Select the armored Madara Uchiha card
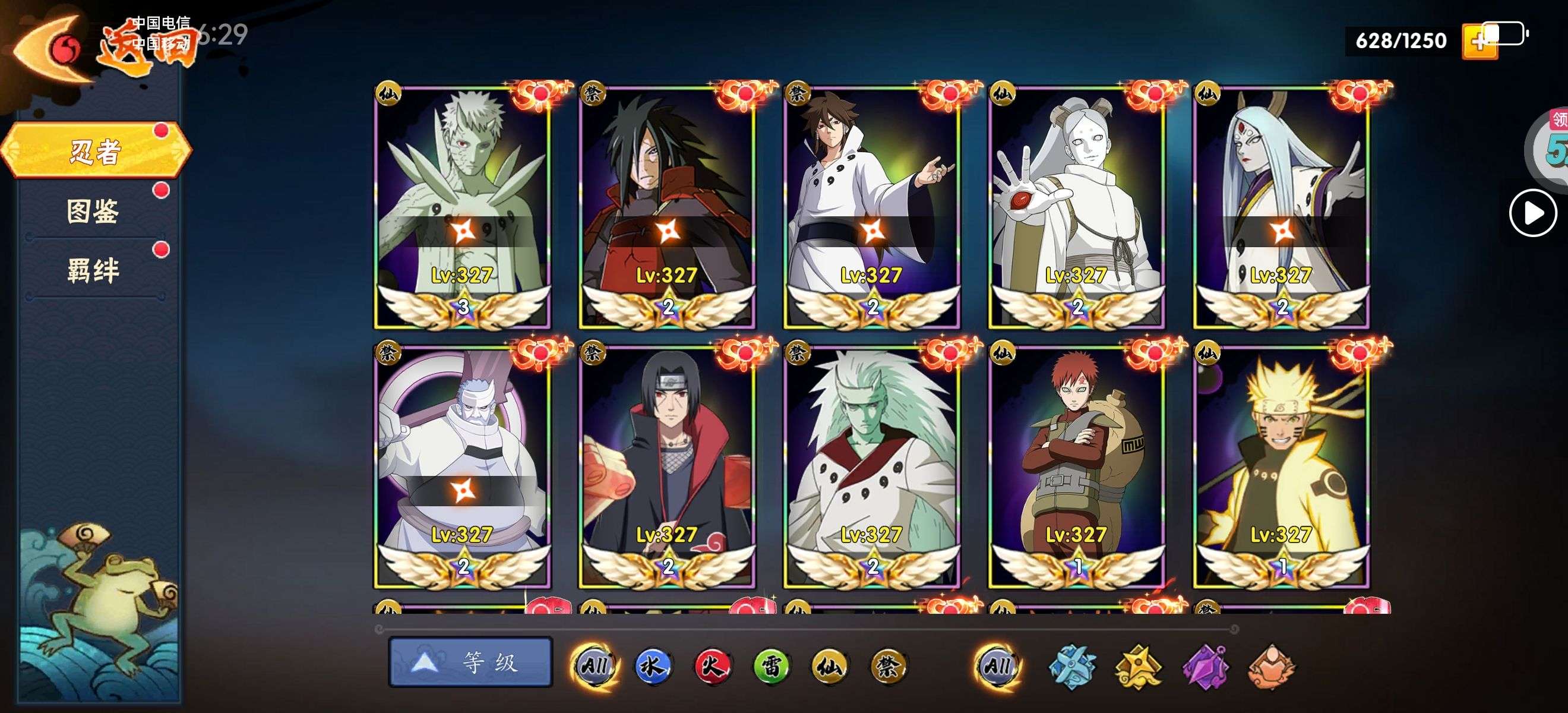Viewport: 1568px width, 713px height. (667, 207)
